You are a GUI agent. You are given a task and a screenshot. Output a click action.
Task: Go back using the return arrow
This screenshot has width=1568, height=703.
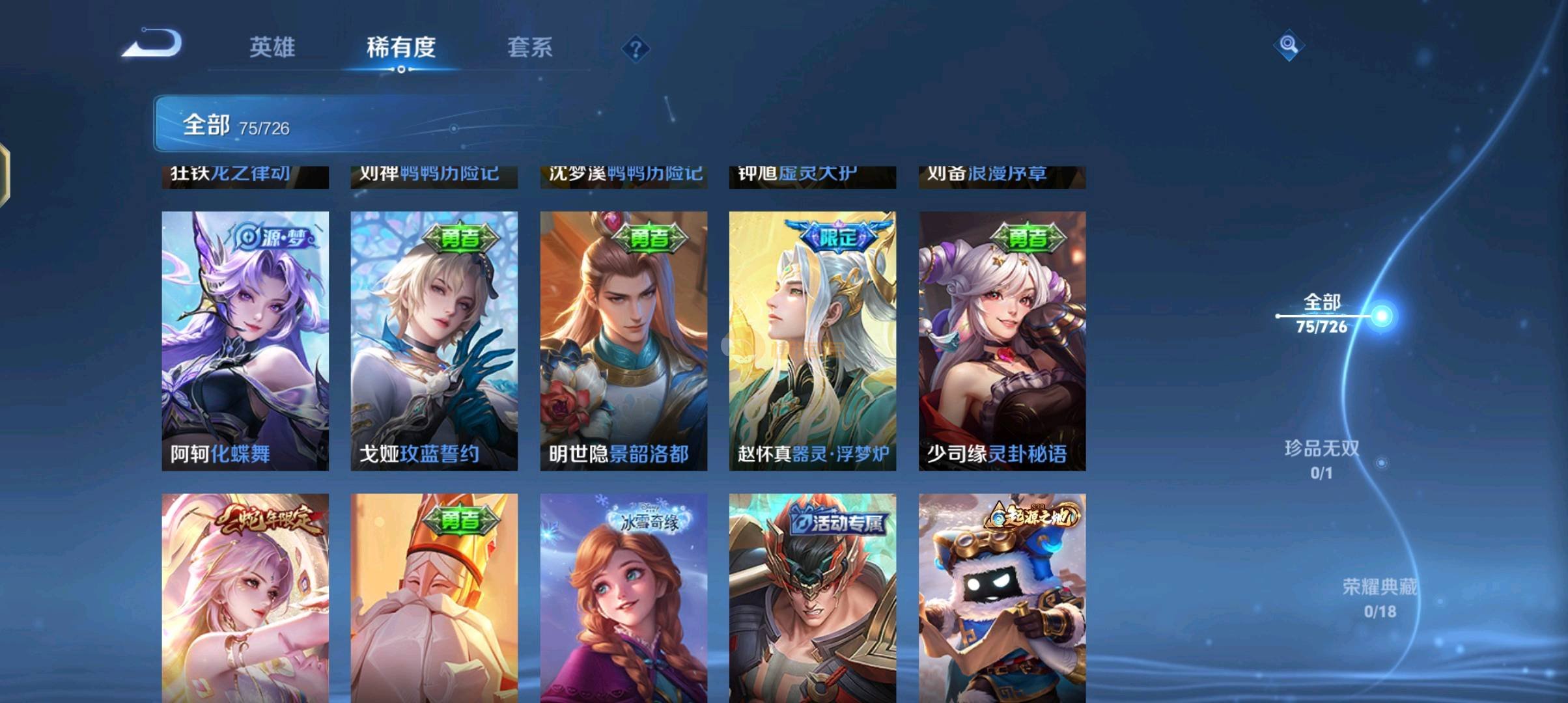click(153, 44)
